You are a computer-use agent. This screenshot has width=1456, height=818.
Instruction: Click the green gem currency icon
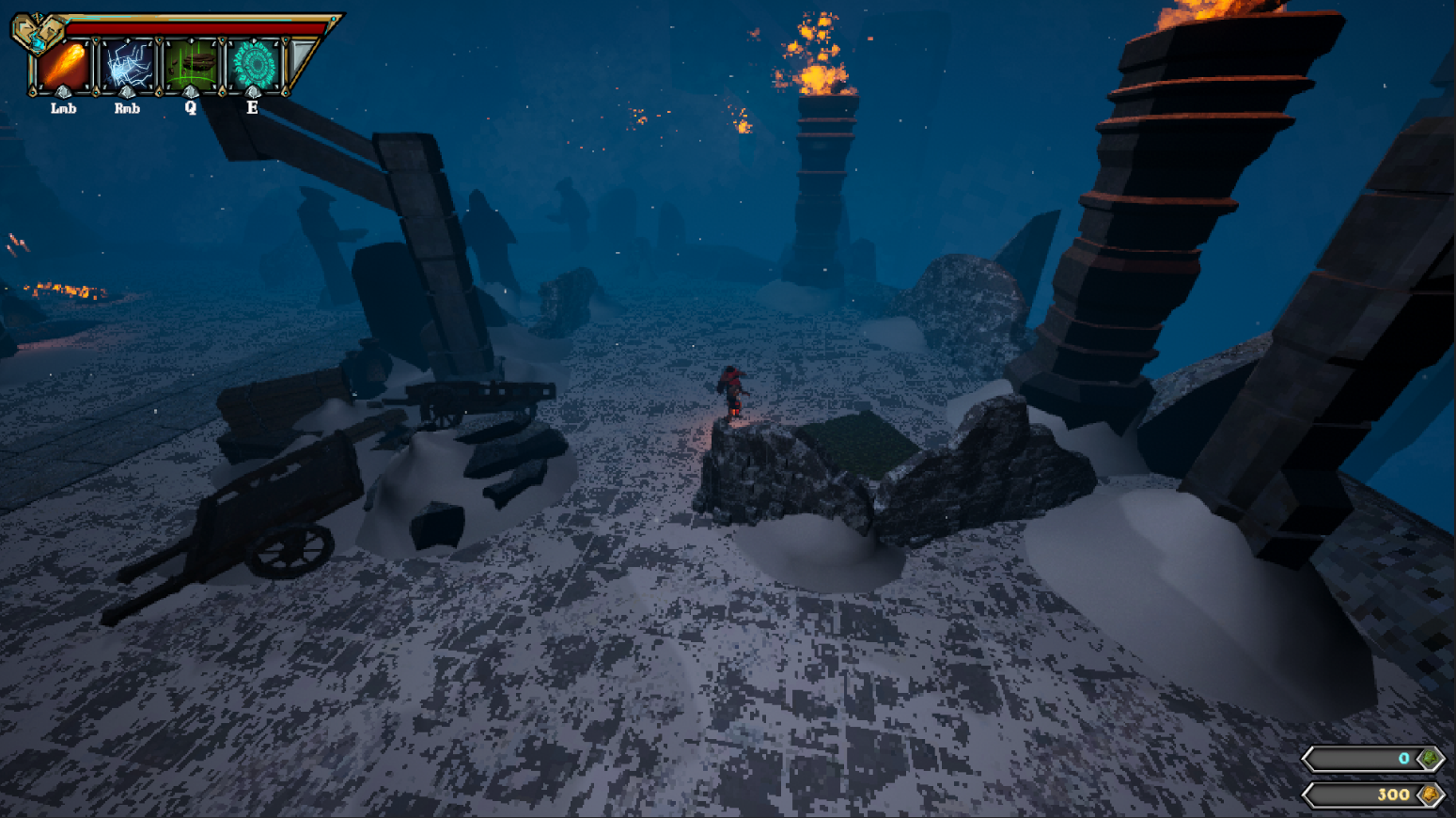1430,759
